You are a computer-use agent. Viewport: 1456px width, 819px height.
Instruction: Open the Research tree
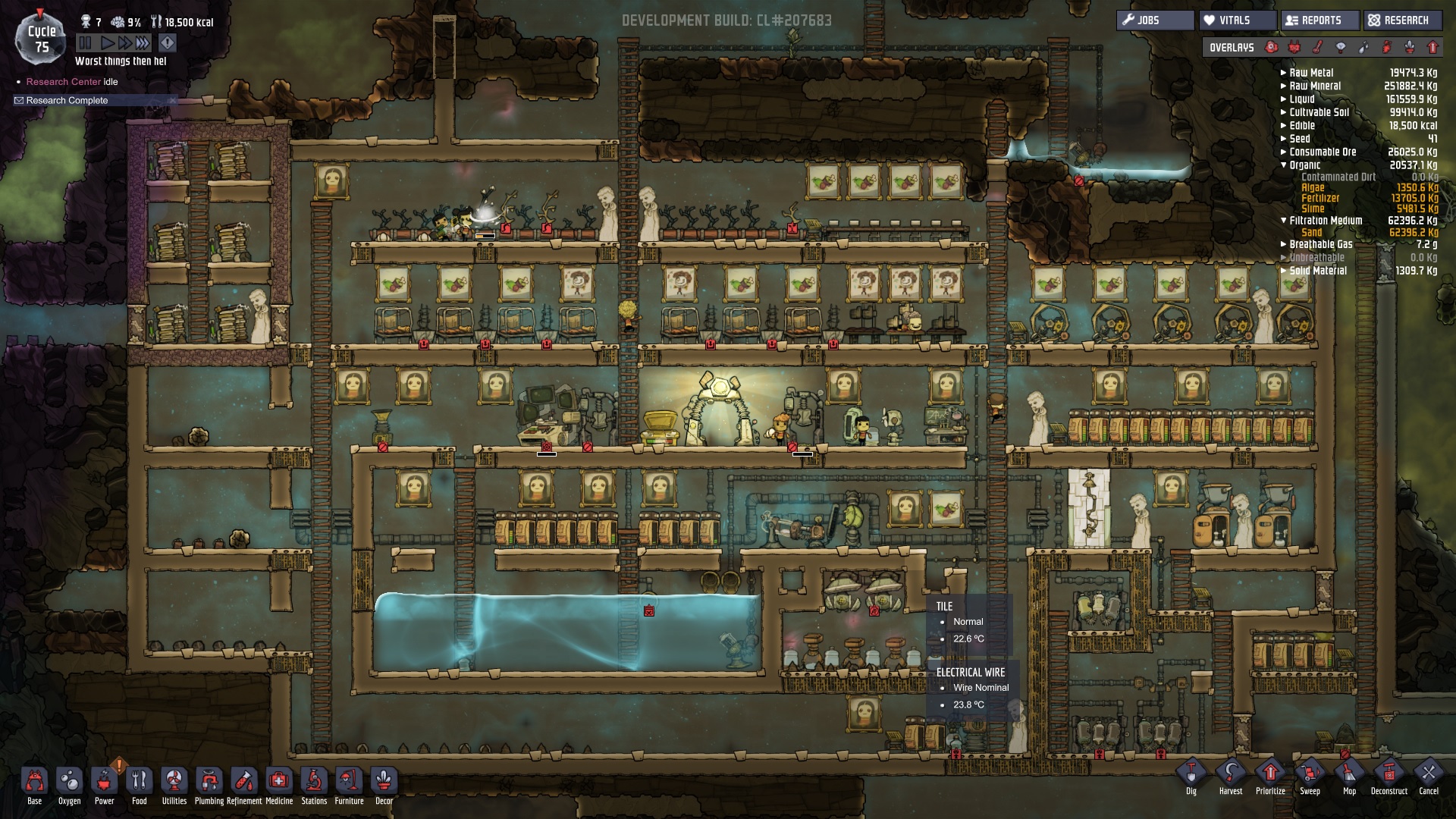pyautogui.click(x=1404, y=20)
